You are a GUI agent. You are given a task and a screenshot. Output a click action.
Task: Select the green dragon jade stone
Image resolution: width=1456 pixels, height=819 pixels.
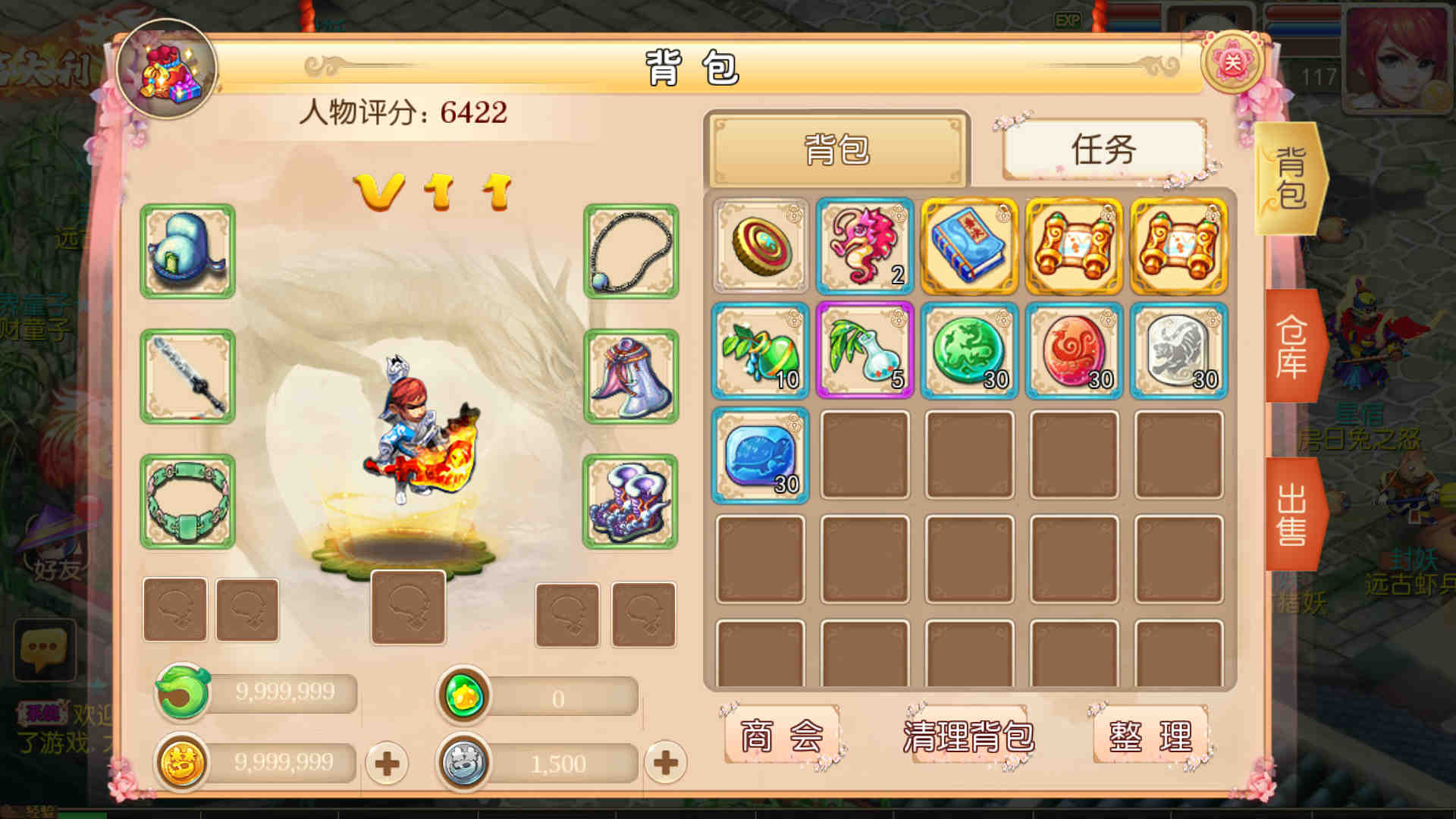point(969,350)
